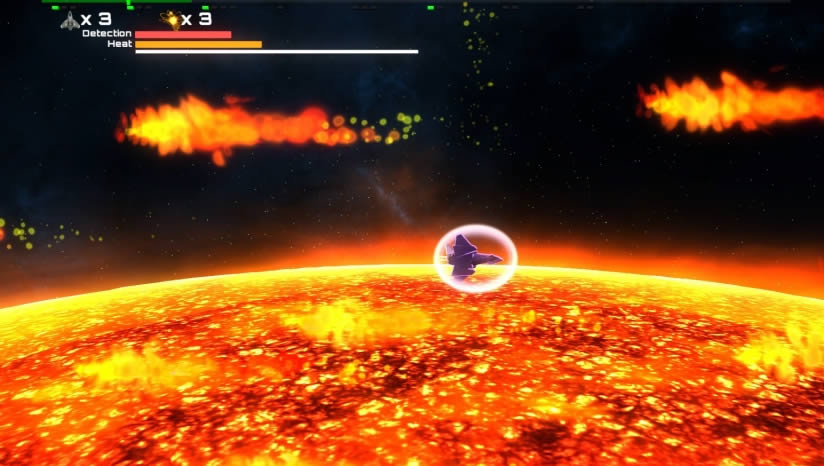The height and width of the screenshot is (466, 824).
Task: Select the glowing bomb icon
Action: tap(170, 20)
